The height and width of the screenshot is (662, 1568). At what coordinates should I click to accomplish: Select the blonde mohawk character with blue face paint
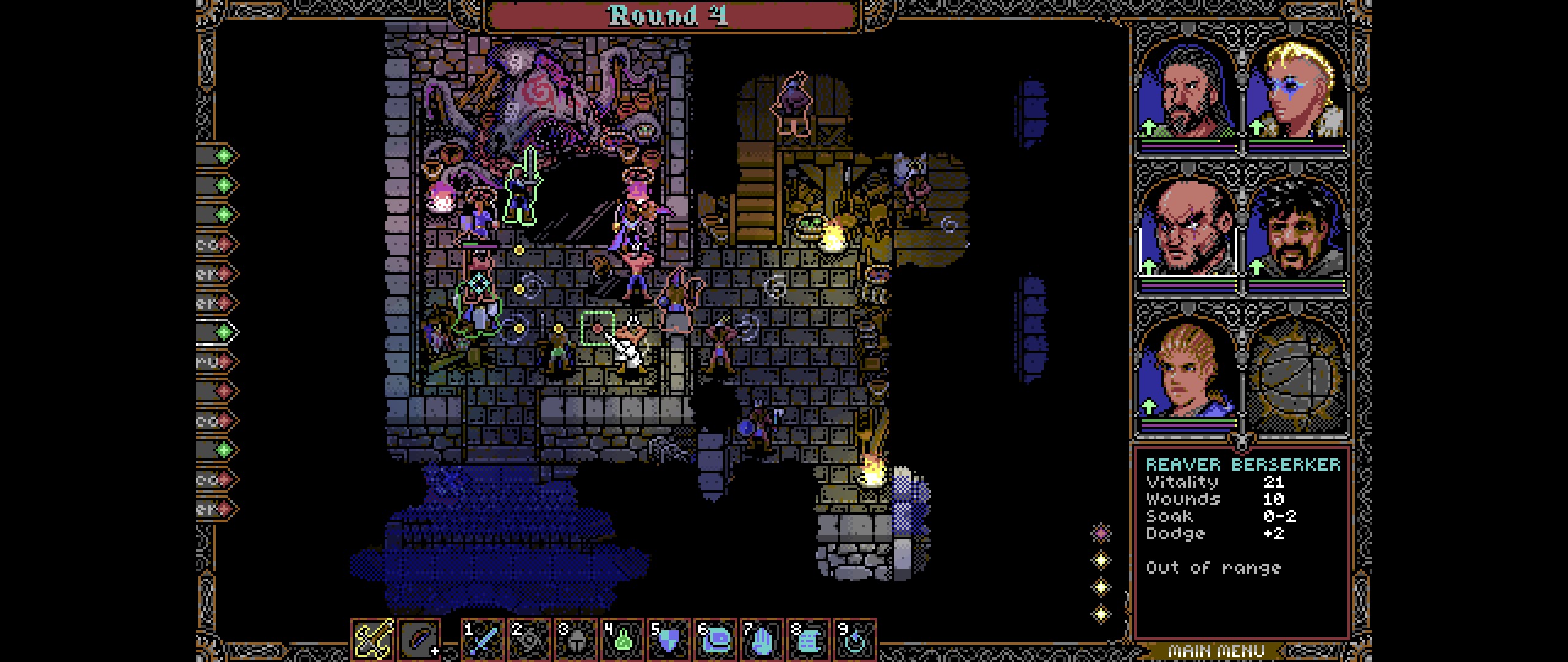[1295, 92]
